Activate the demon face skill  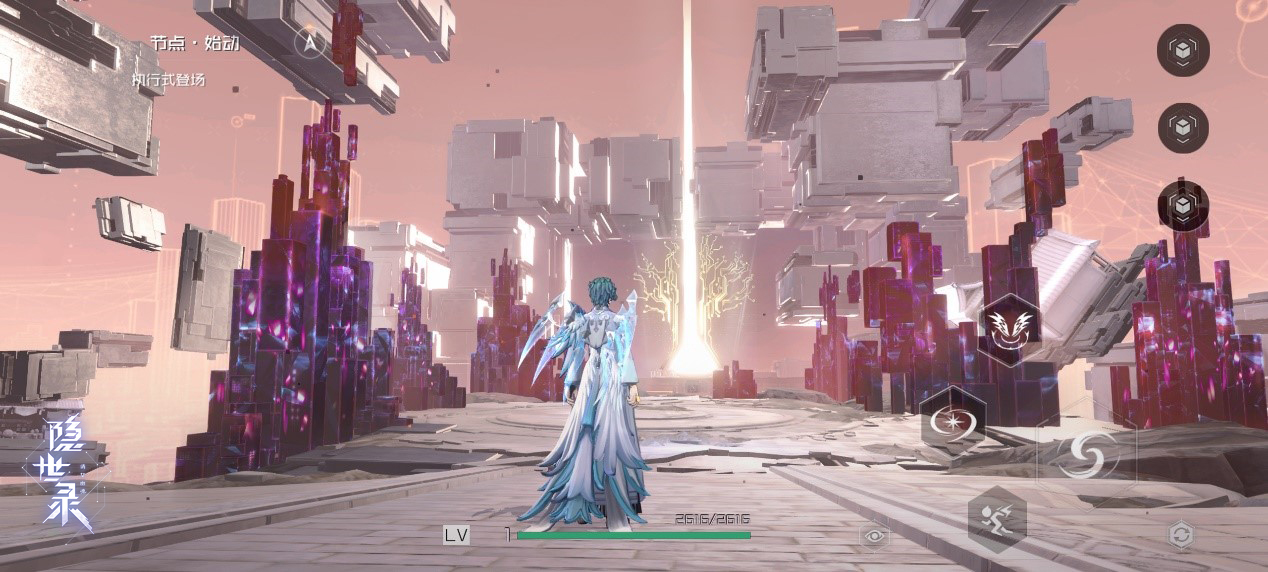tap(1011, 324)
